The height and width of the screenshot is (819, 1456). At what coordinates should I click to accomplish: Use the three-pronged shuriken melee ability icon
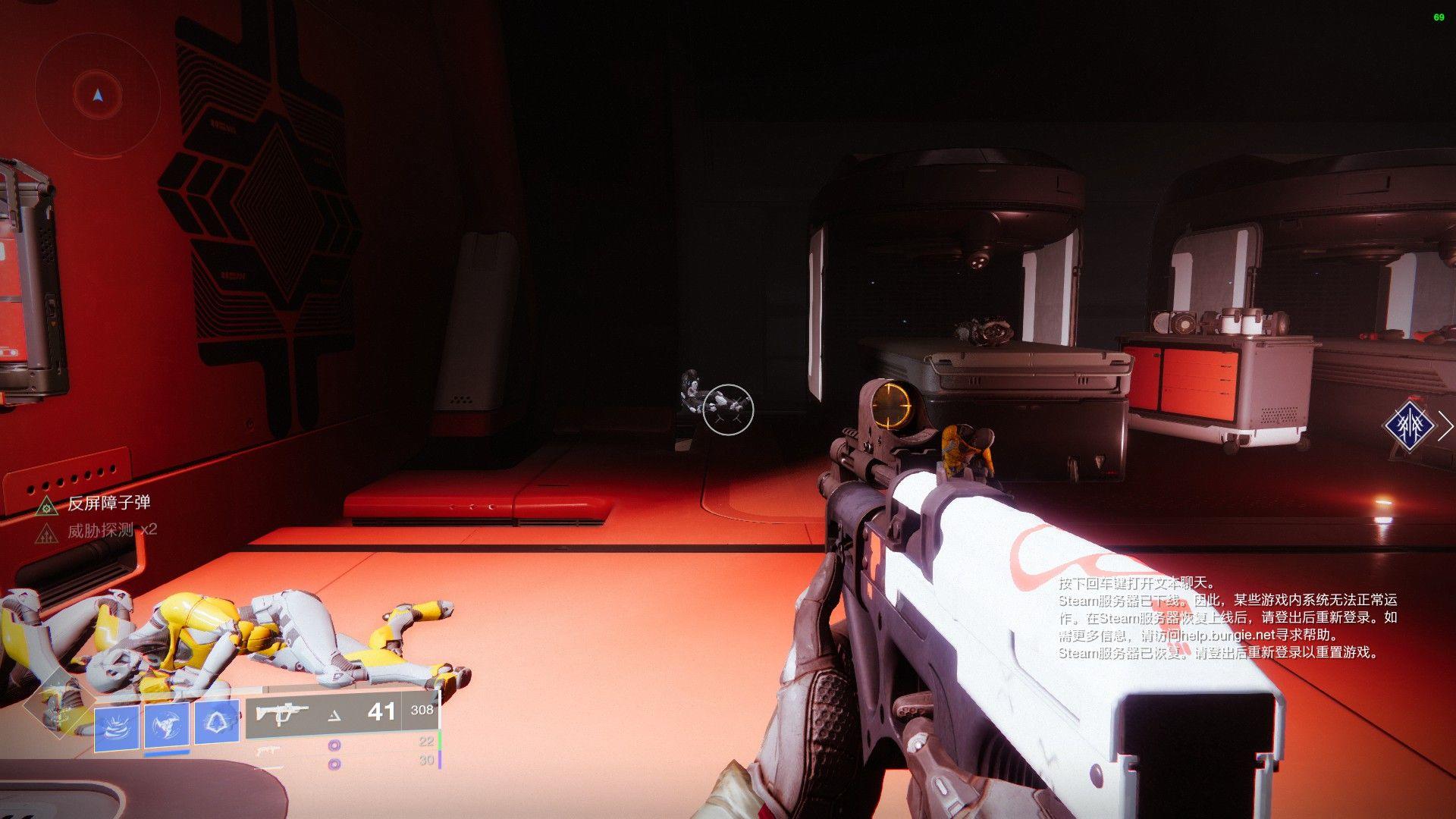click(167, 725)
